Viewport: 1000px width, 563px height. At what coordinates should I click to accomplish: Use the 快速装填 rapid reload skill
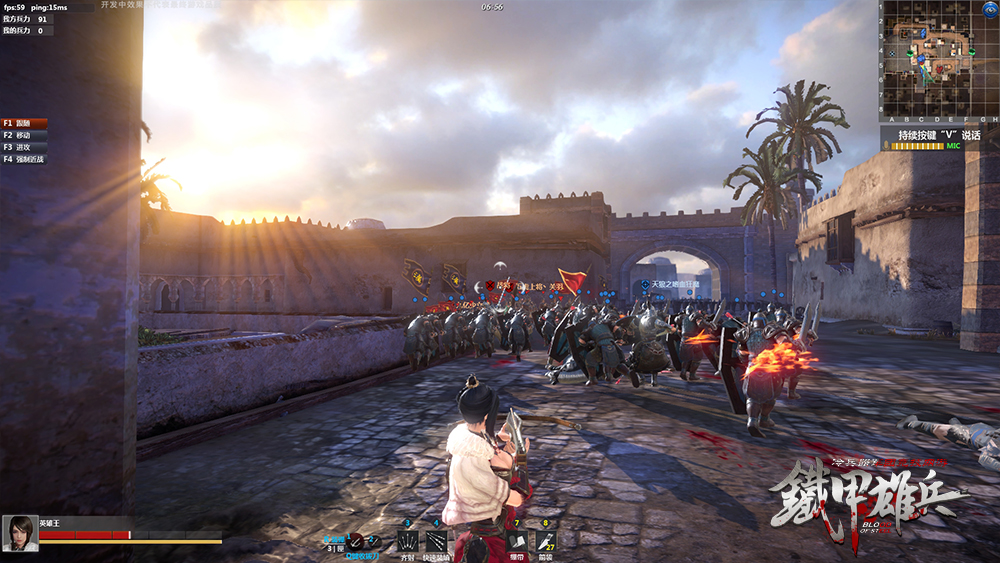point(436,541)
